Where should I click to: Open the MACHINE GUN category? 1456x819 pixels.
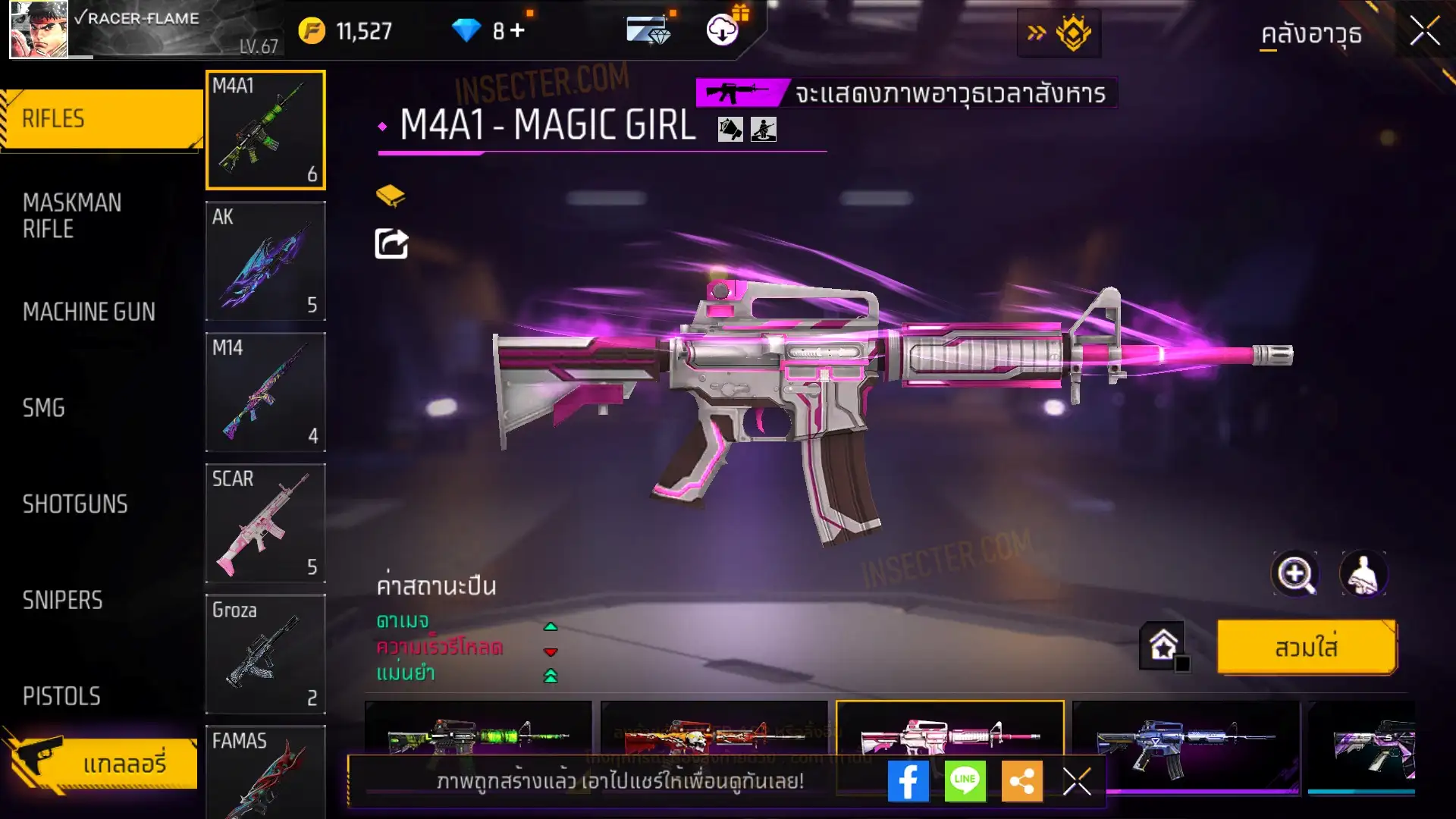[x=89, y=312]
